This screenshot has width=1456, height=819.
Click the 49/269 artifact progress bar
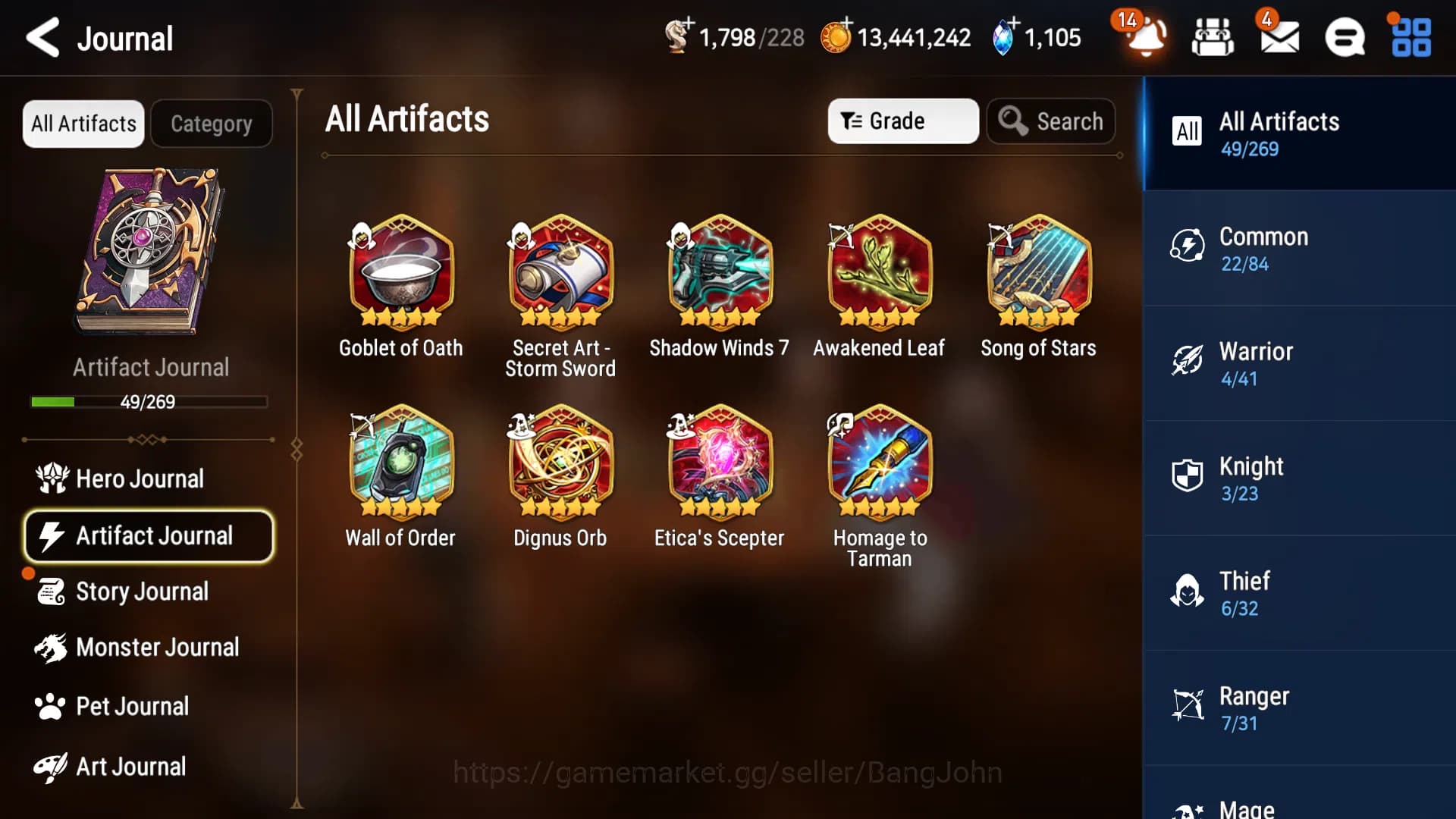[149, 402]
